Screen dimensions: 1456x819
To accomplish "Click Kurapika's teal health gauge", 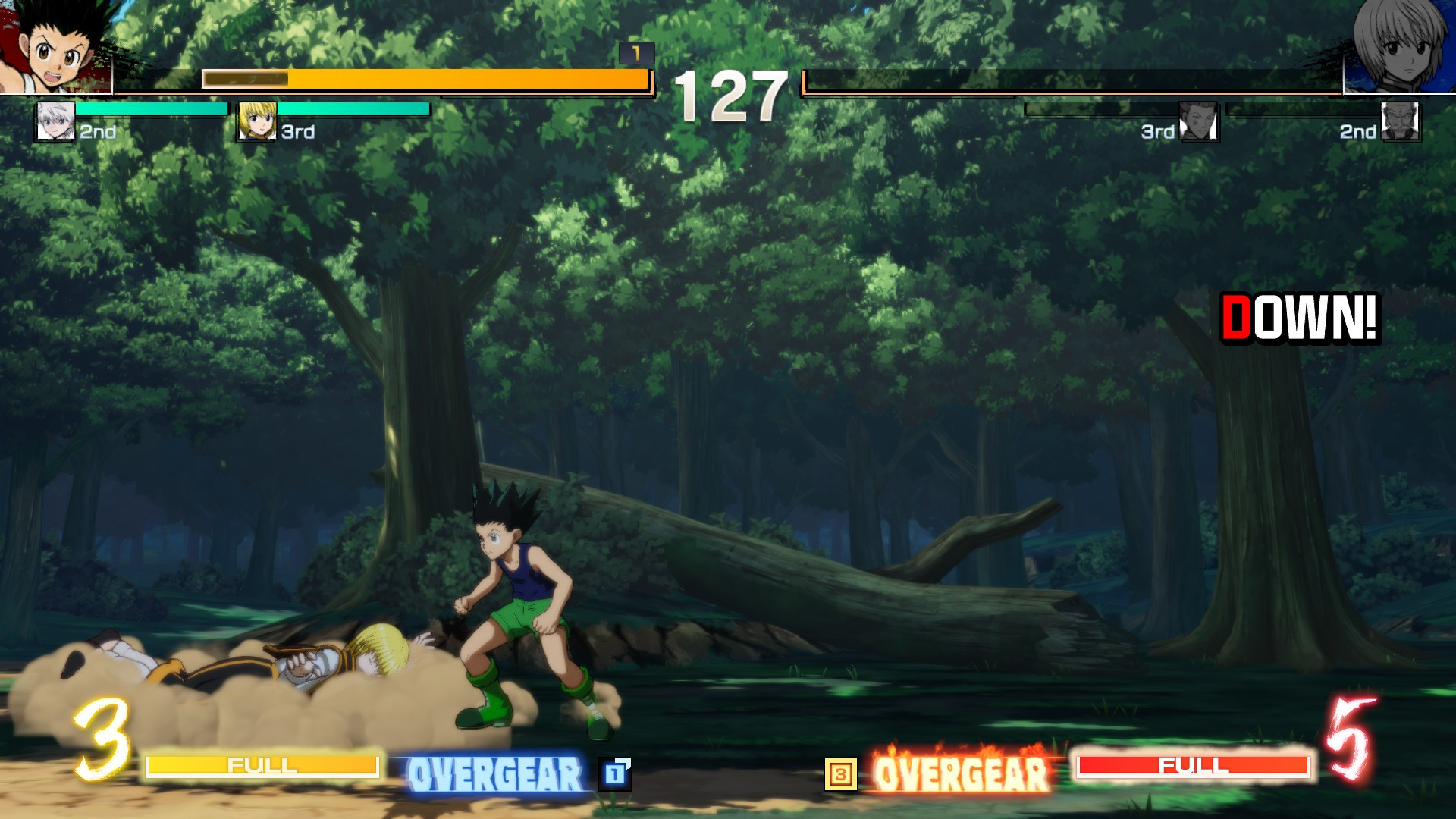I will point(353,110).
